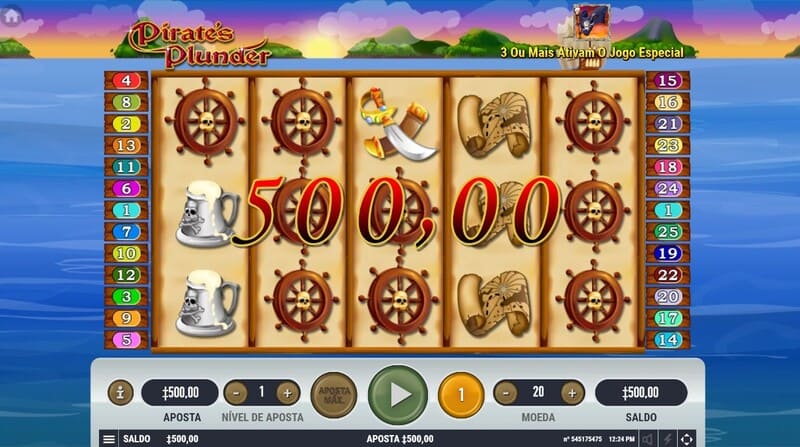This screenshot has width=800, height=447.
Task: Raise the Moeda coin value
Action: click(572, 393)
